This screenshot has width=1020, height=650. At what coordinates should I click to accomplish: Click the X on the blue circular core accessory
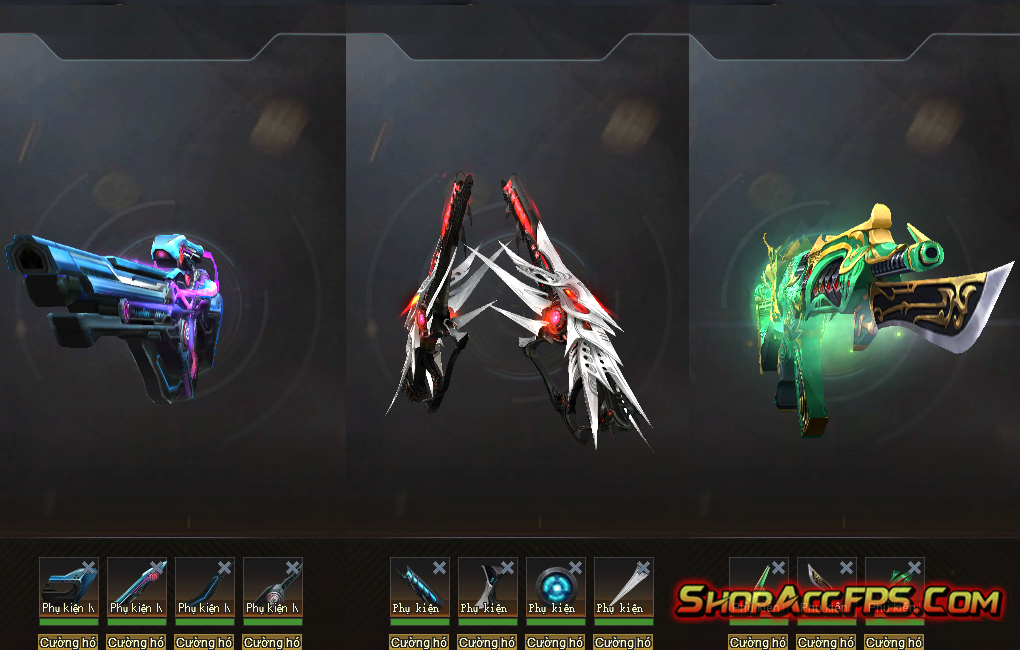coord(575,568)
